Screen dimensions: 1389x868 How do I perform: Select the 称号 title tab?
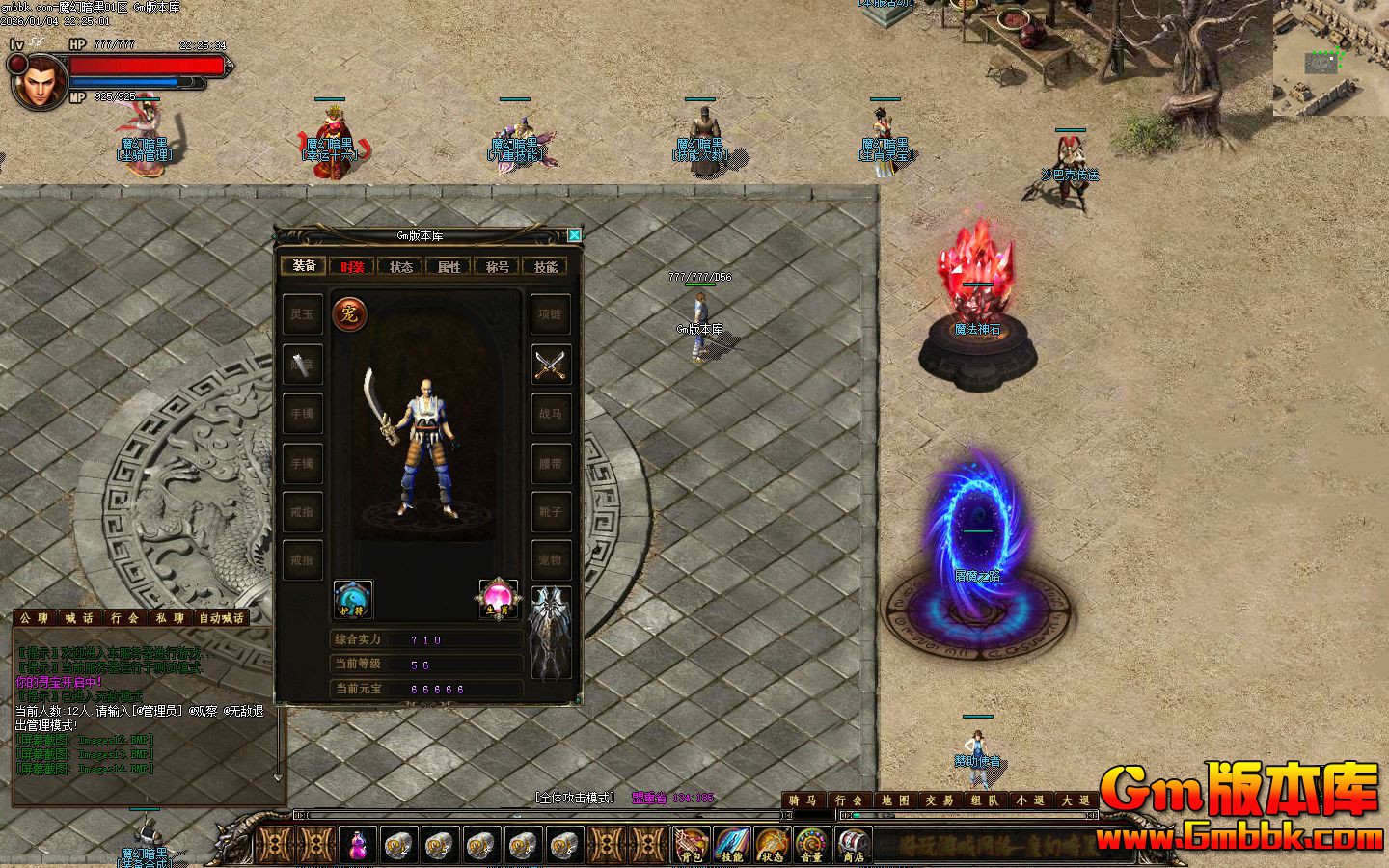click(x=497, y=266)
